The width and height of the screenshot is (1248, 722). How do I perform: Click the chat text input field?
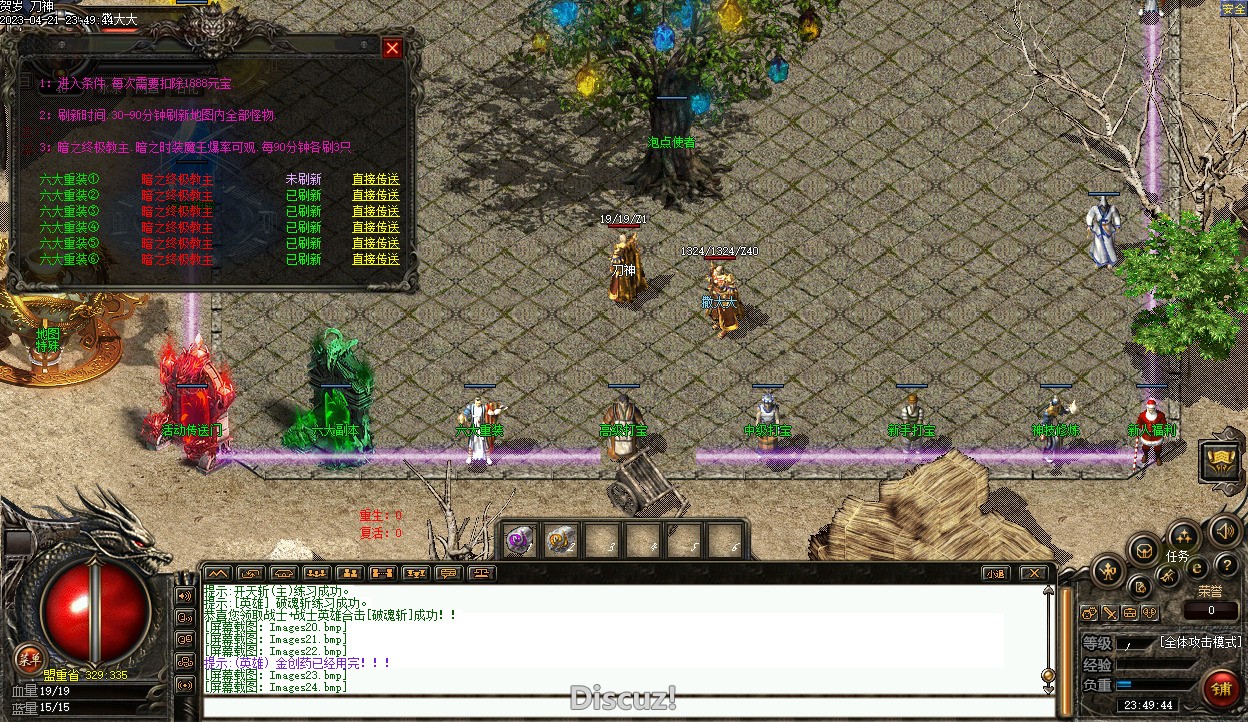click(620, 707)
